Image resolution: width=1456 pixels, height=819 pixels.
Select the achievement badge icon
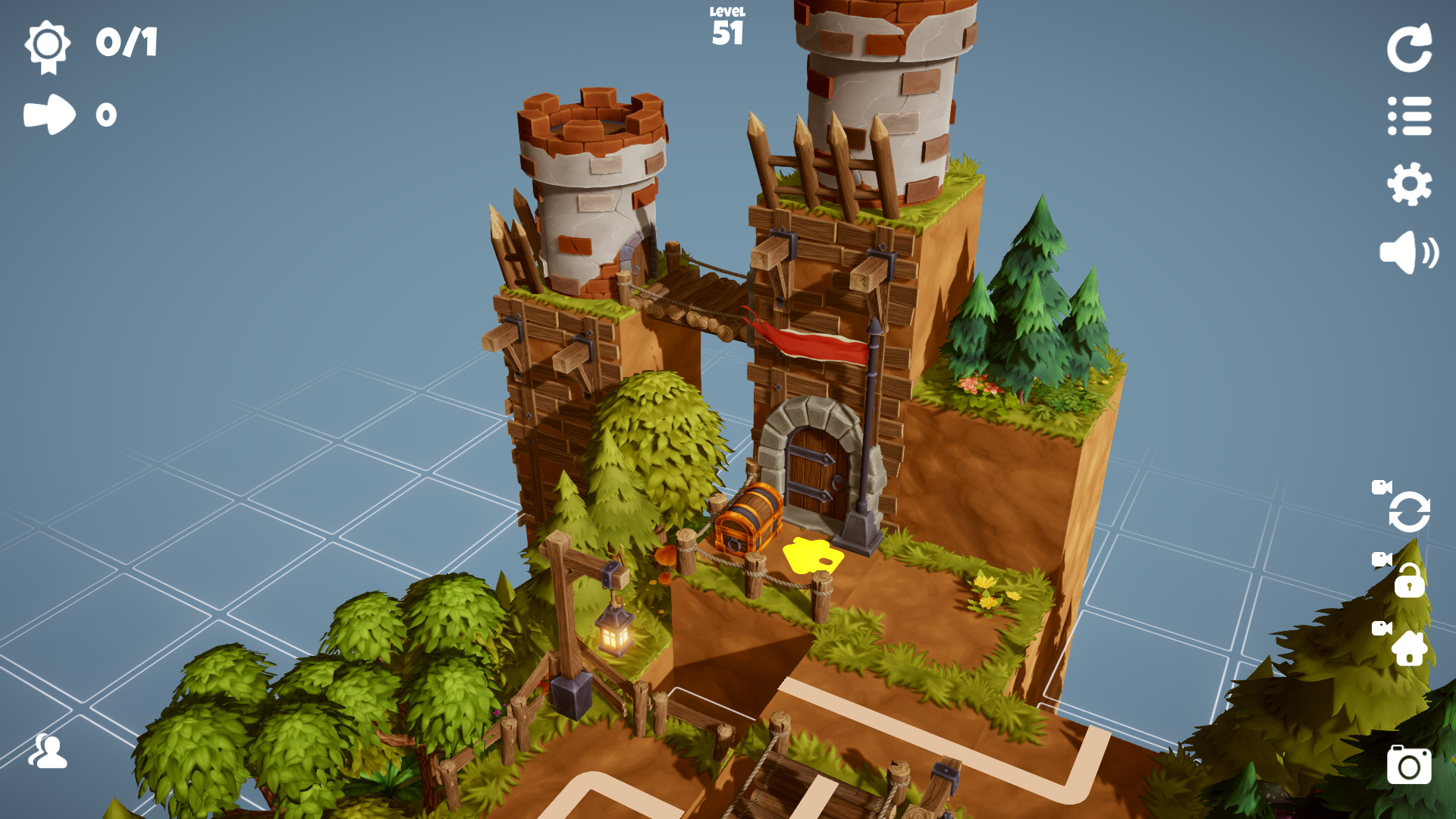[x=47, y=45]
